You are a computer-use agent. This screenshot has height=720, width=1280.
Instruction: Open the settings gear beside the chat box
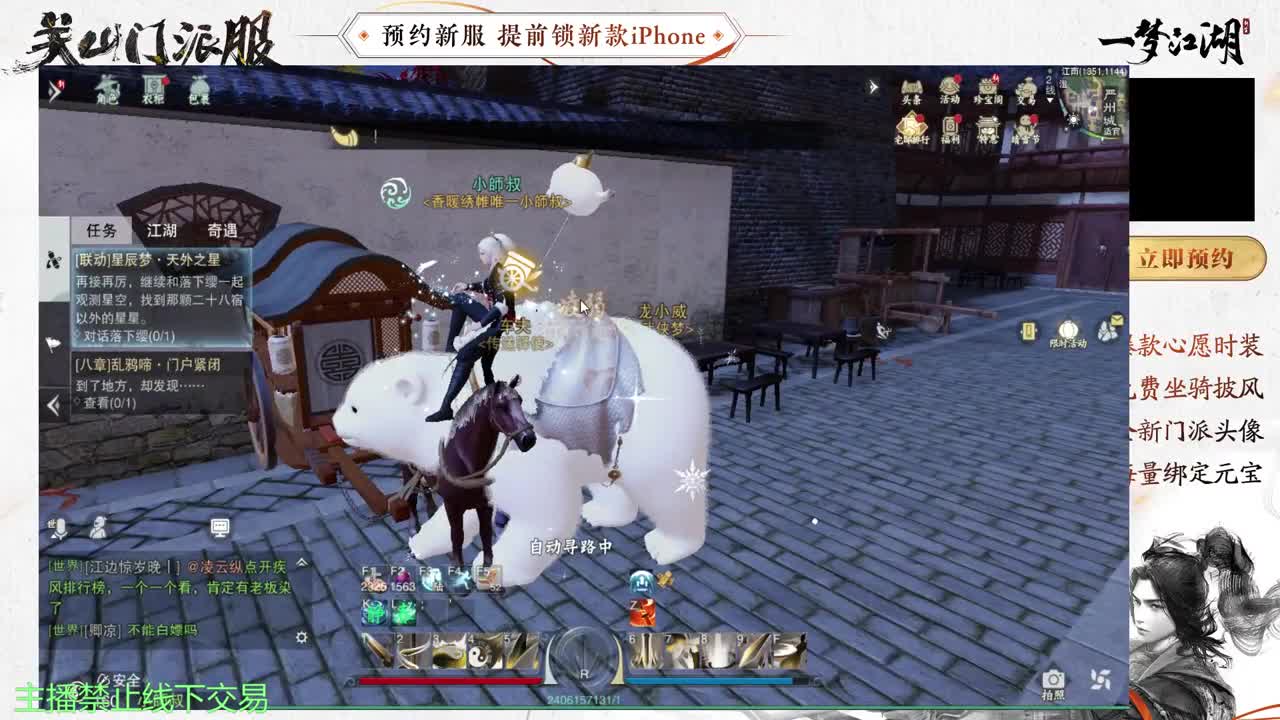[x=302, y=637]
